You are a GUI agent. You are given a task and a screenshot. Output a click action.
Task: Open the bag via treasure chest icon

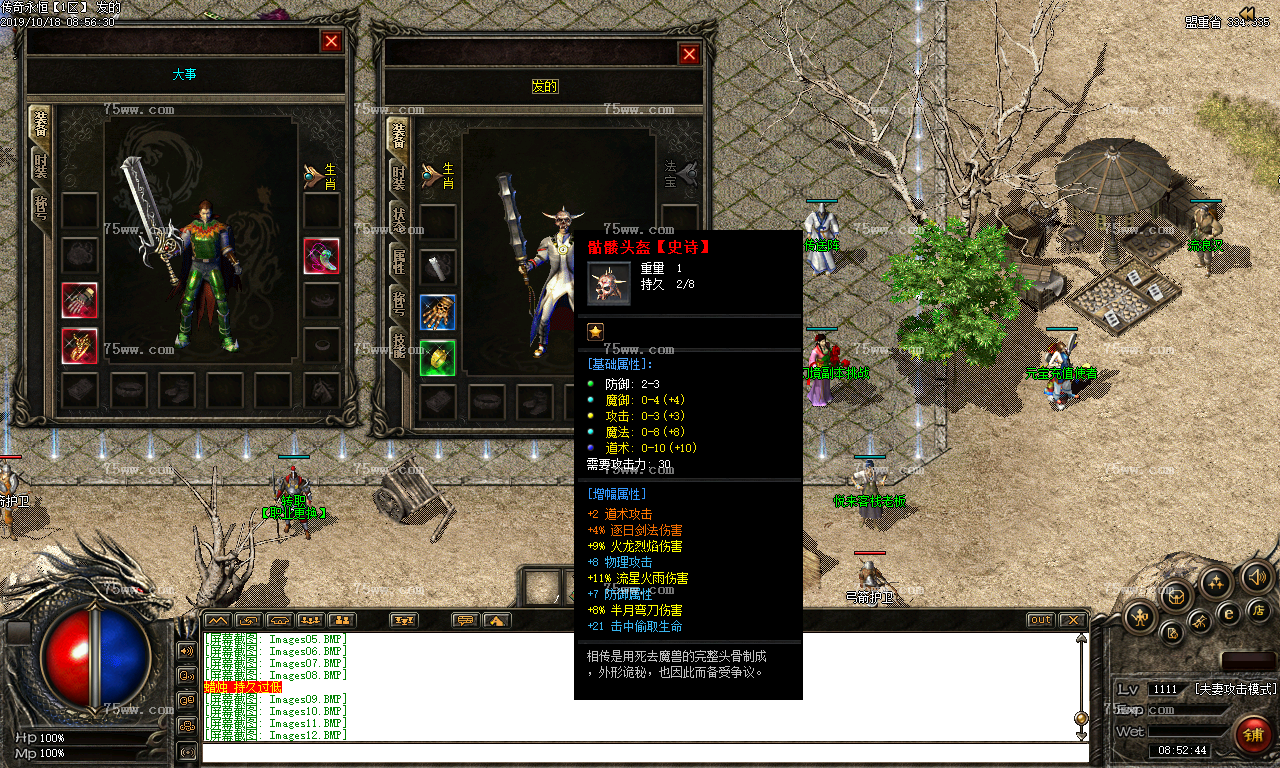click(x=1176, y=596)
